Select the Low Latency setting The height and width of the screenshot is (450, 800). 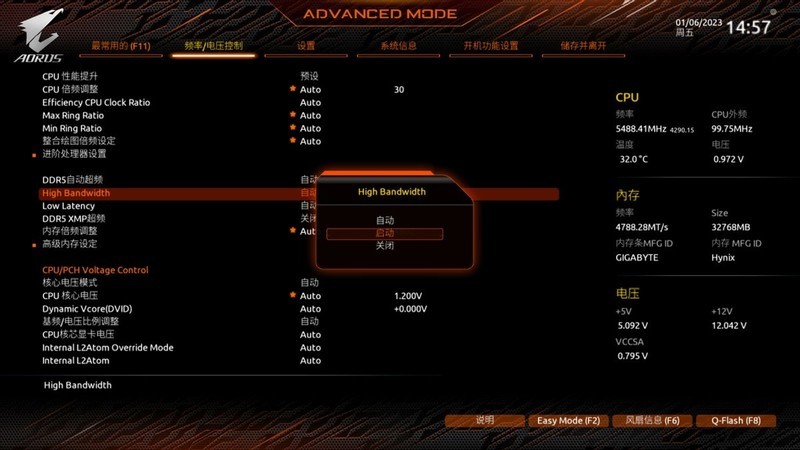(68, 206)
